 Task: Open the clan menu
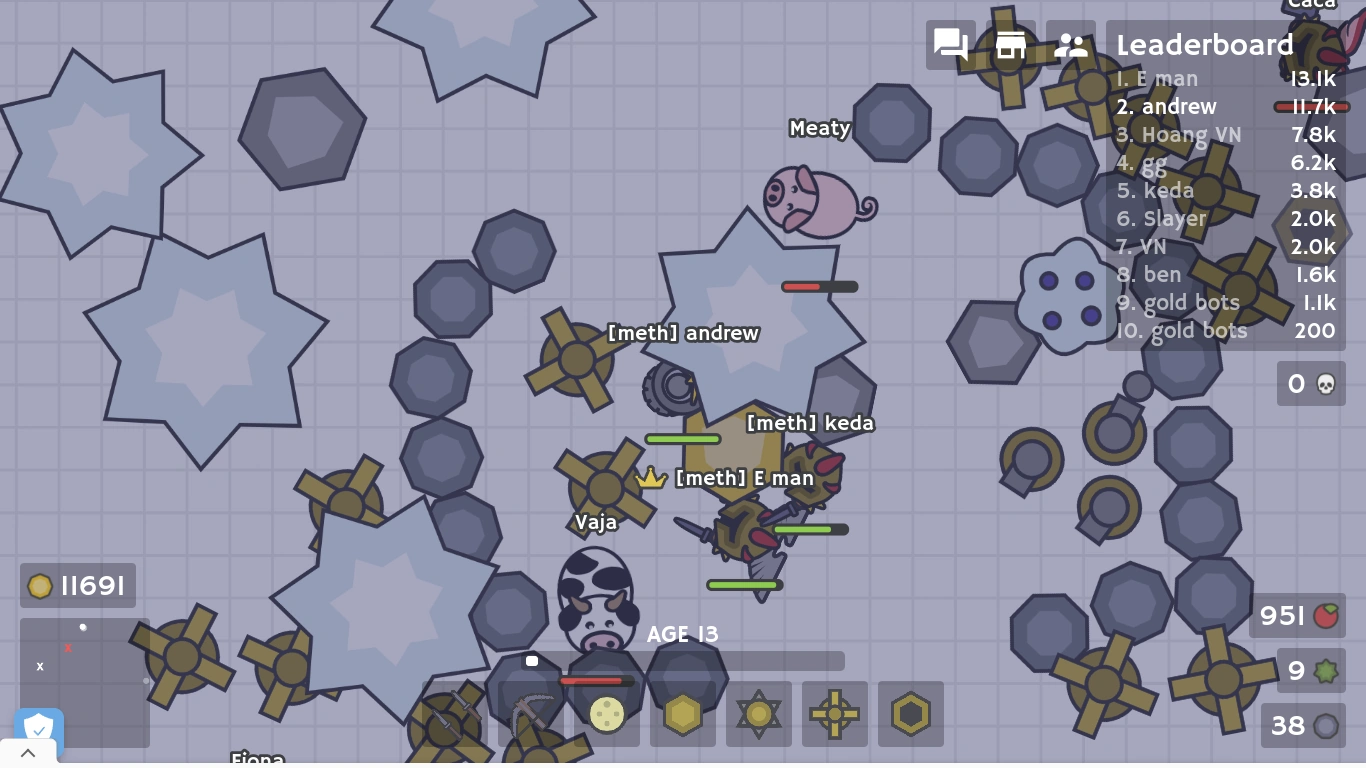pyautogui.click(x=1071, y=45)
